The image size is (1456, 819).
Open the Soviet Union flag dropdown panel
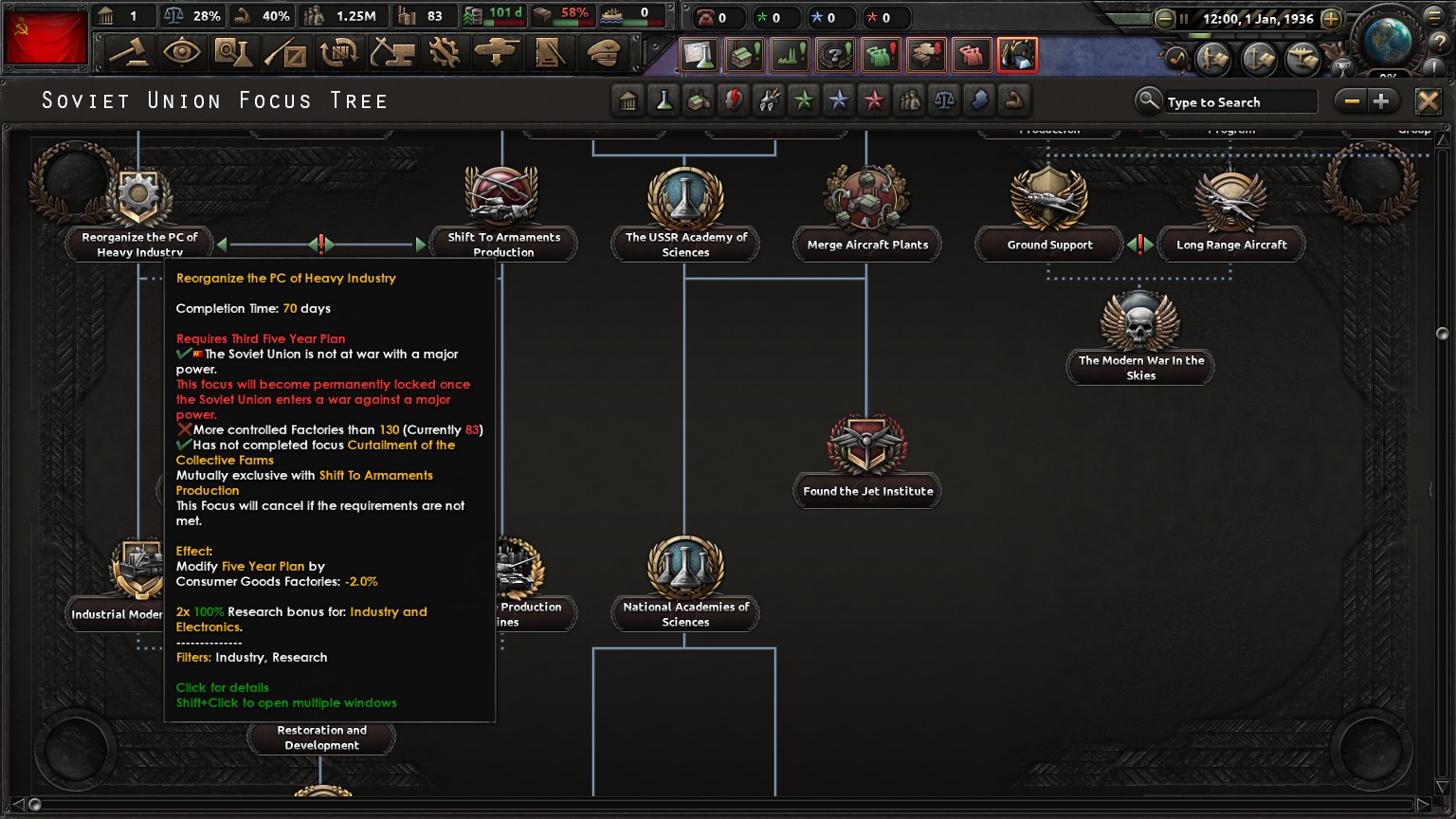click(45, 38)
